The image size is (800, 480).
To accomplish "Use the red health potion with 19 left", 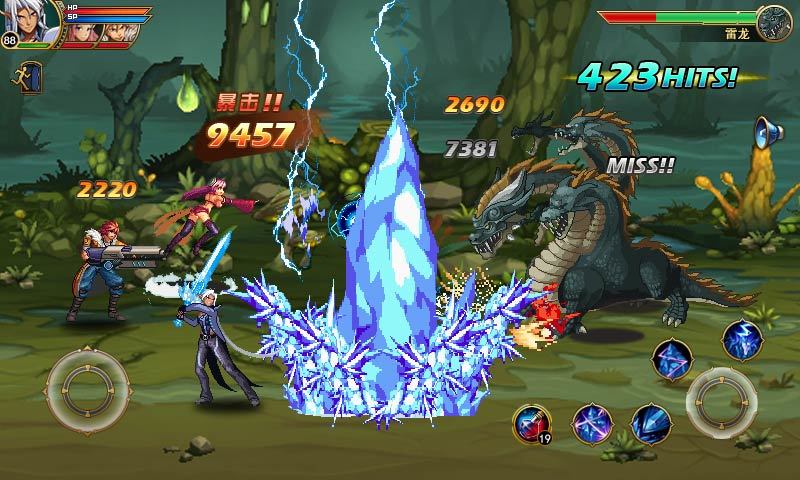I will coord(530,424).
